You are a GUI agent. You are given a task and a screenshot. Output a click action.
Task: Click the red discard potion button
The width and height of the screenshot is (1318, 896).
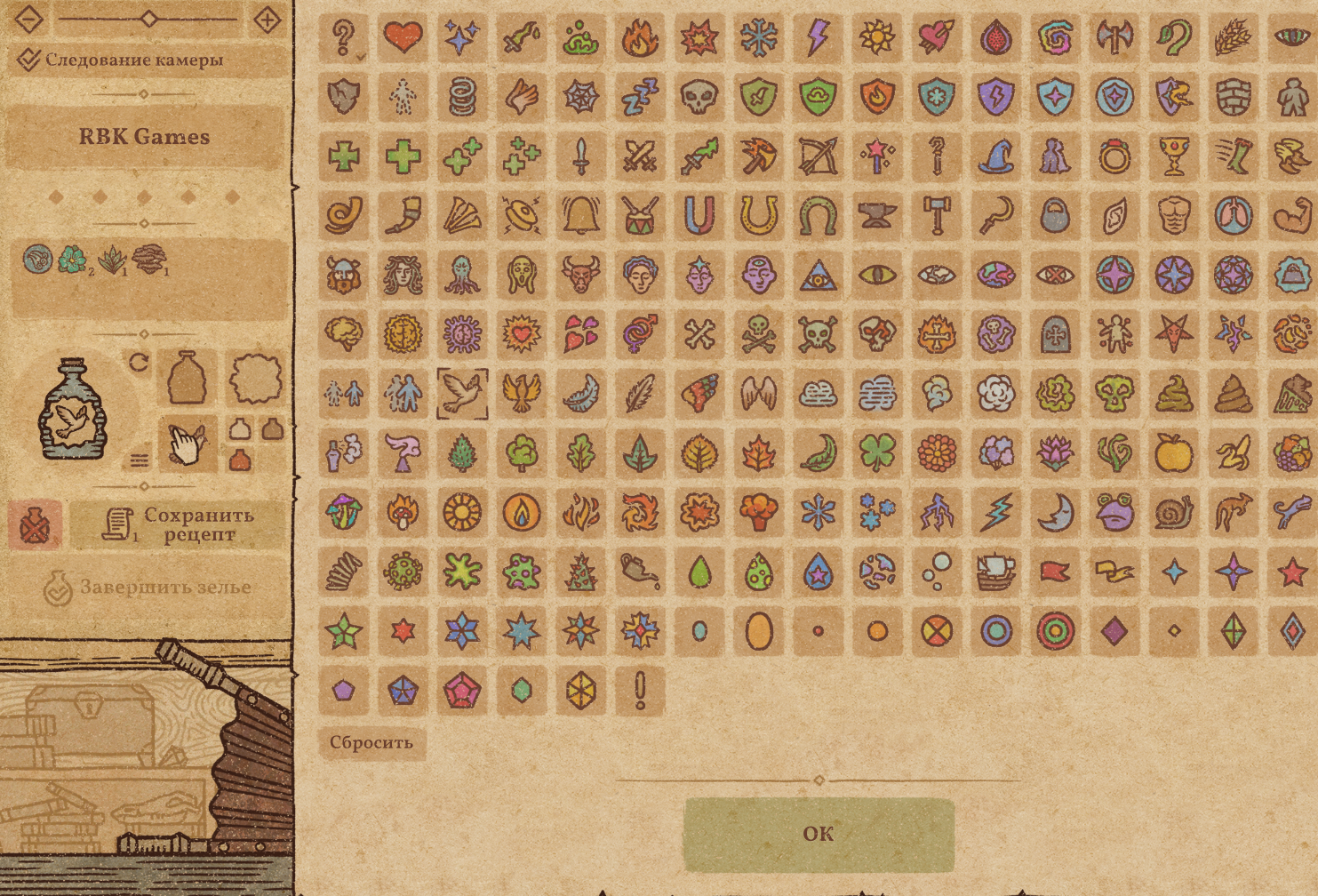pyautogui.click(x=35, y=524)
